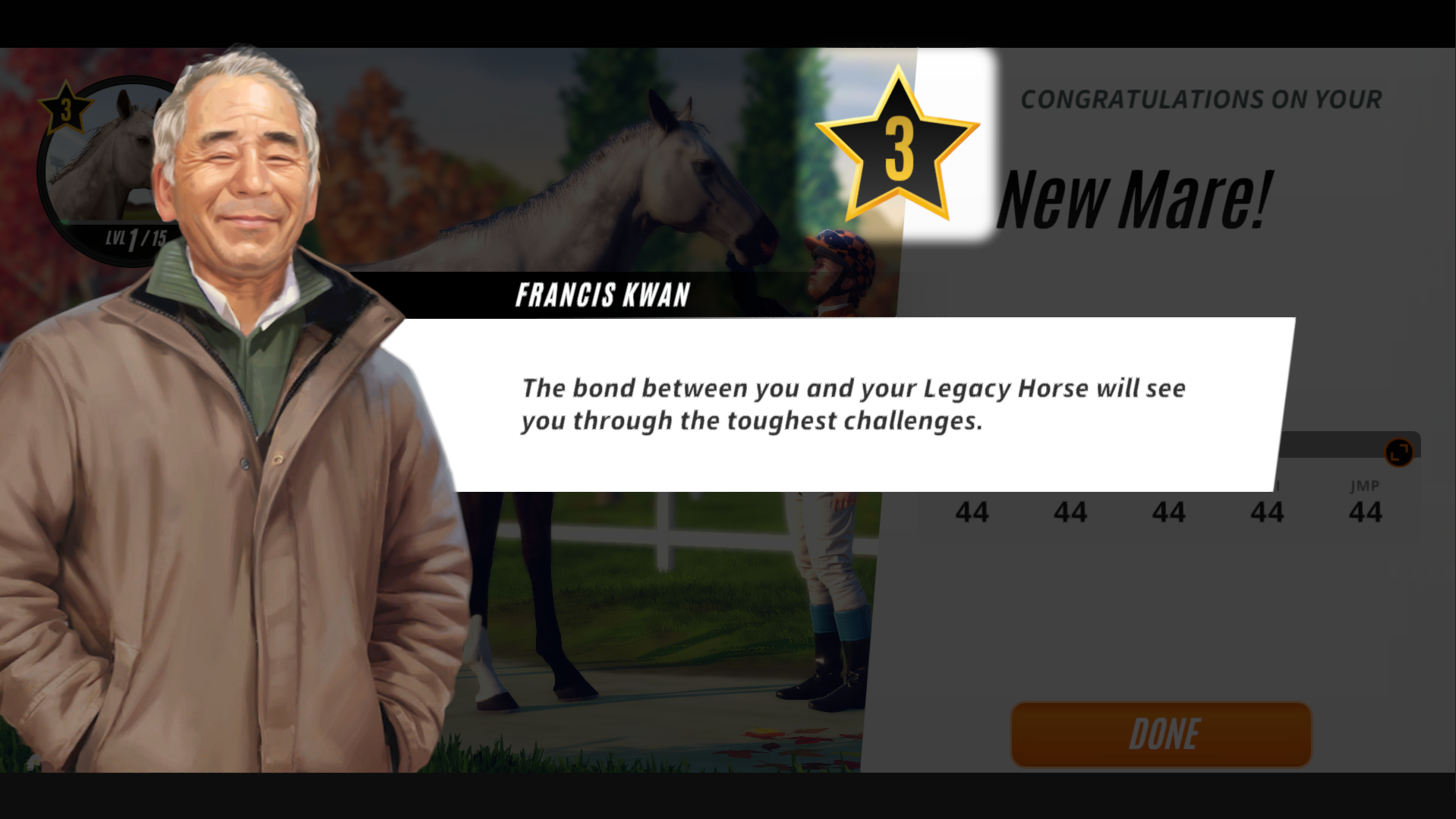Click the Congratulations On Your header
The image size is (1456, 819).
[x=1200, y=99]
